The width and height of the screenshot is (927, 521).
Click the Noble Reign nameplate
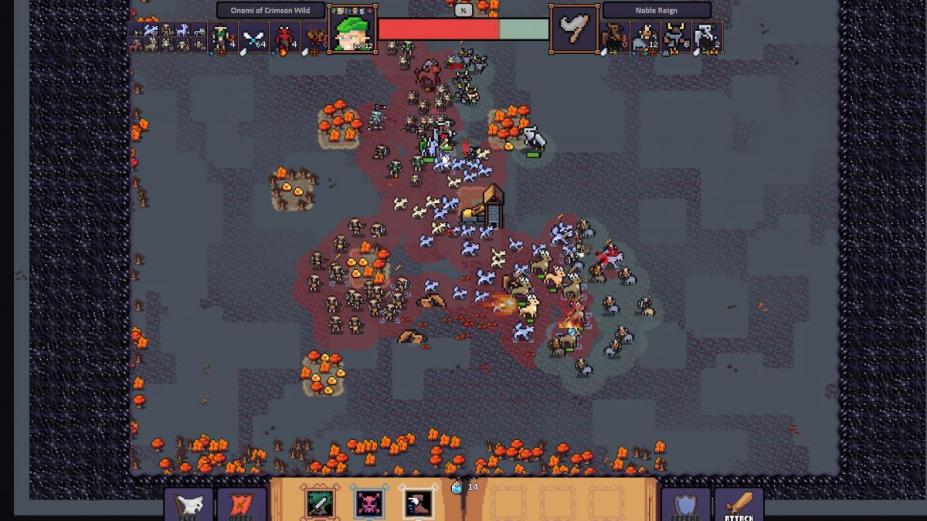point(656,11)
